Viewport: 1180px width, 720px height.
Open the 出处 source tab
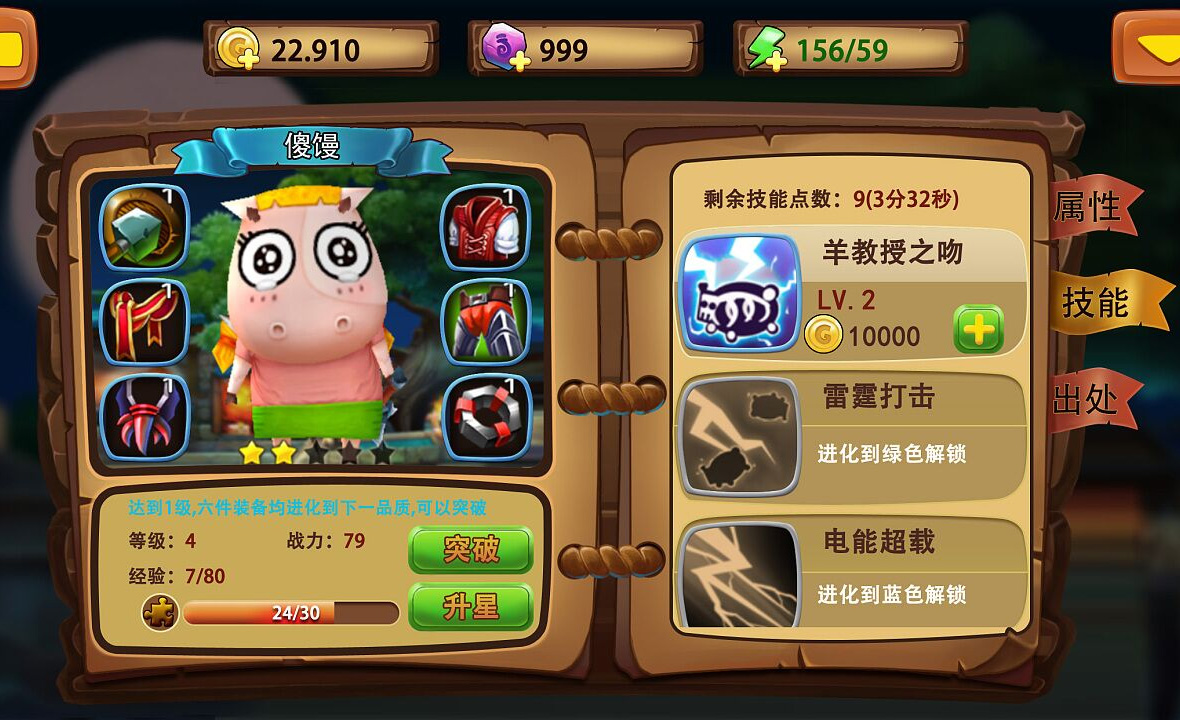click(x=1087, y=399)
